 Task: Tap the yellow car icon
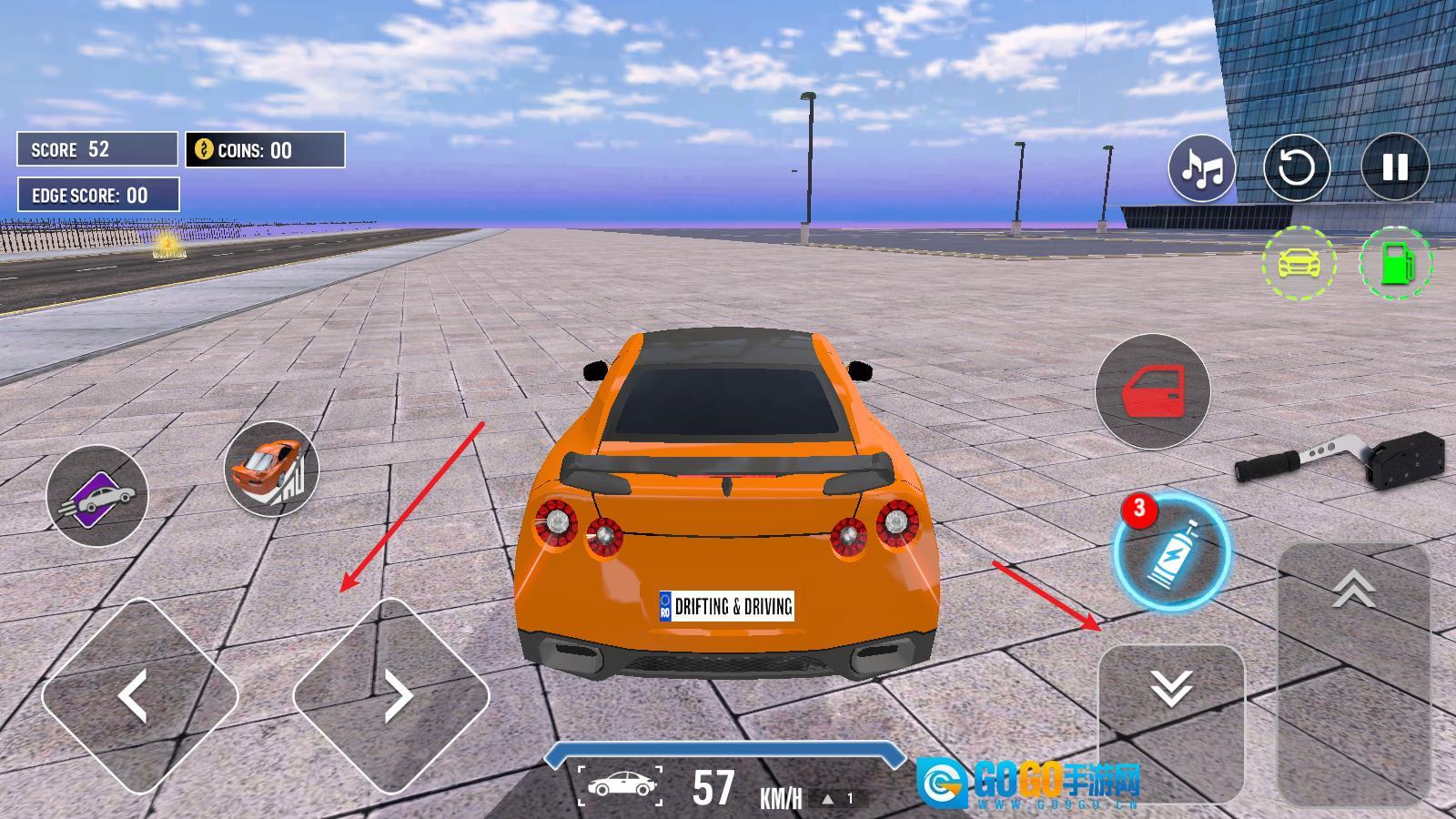1299,264
